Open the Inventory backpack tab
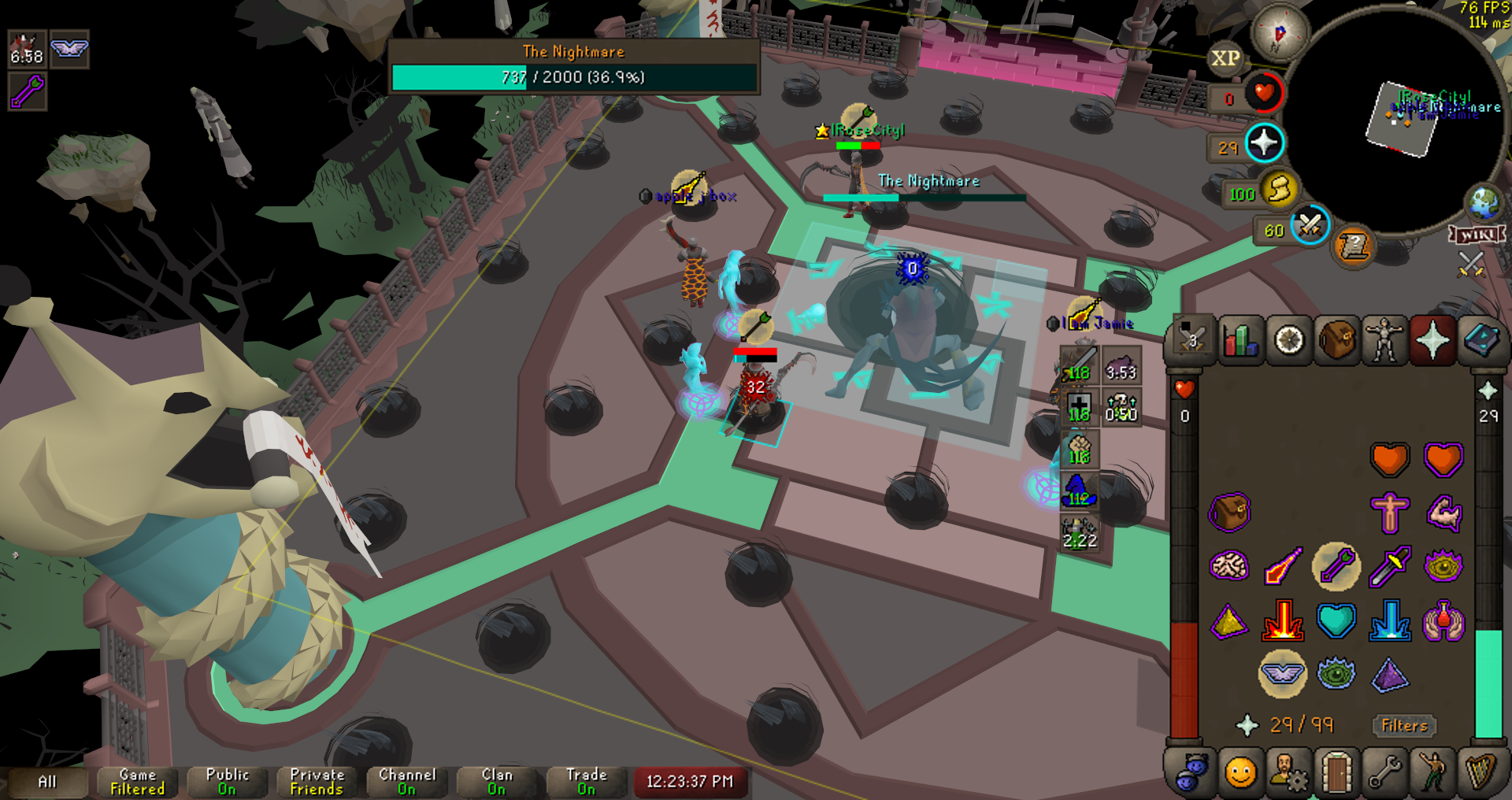 coord(1336,341)
